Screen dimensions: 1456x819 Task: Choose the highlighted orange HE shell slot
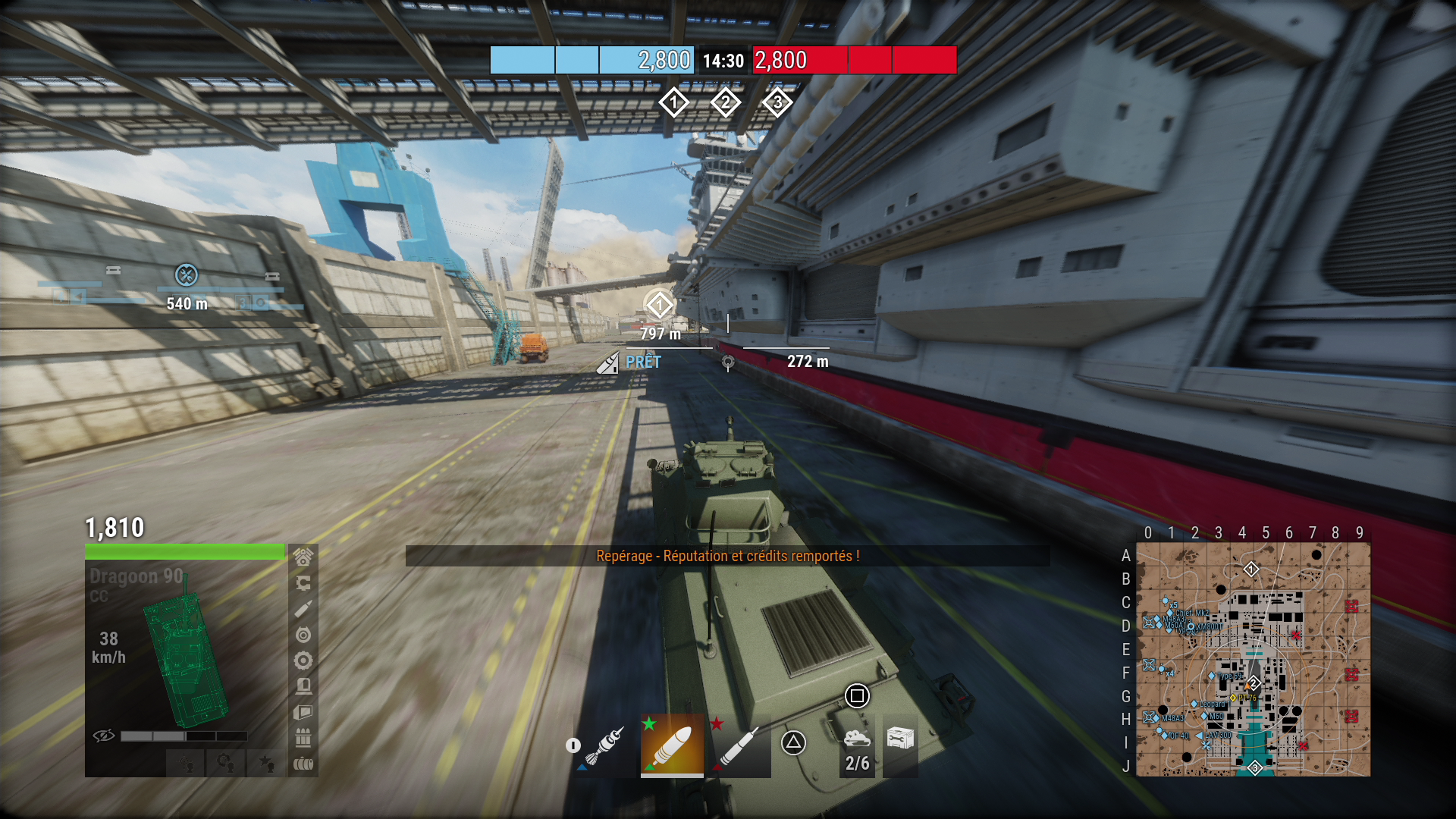(672, 745)
